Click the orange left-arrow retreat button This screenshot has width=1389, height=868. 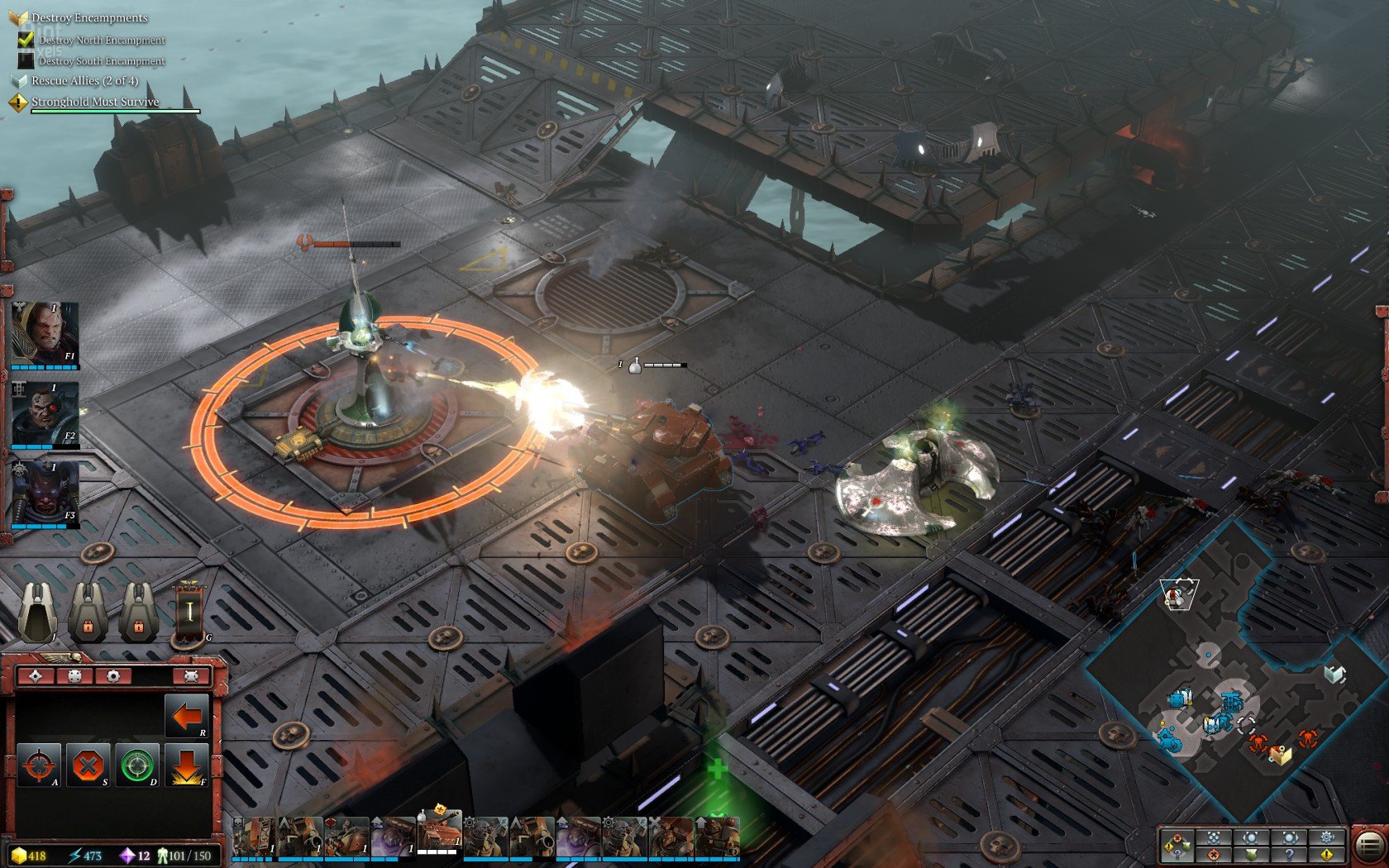[185, 715]
